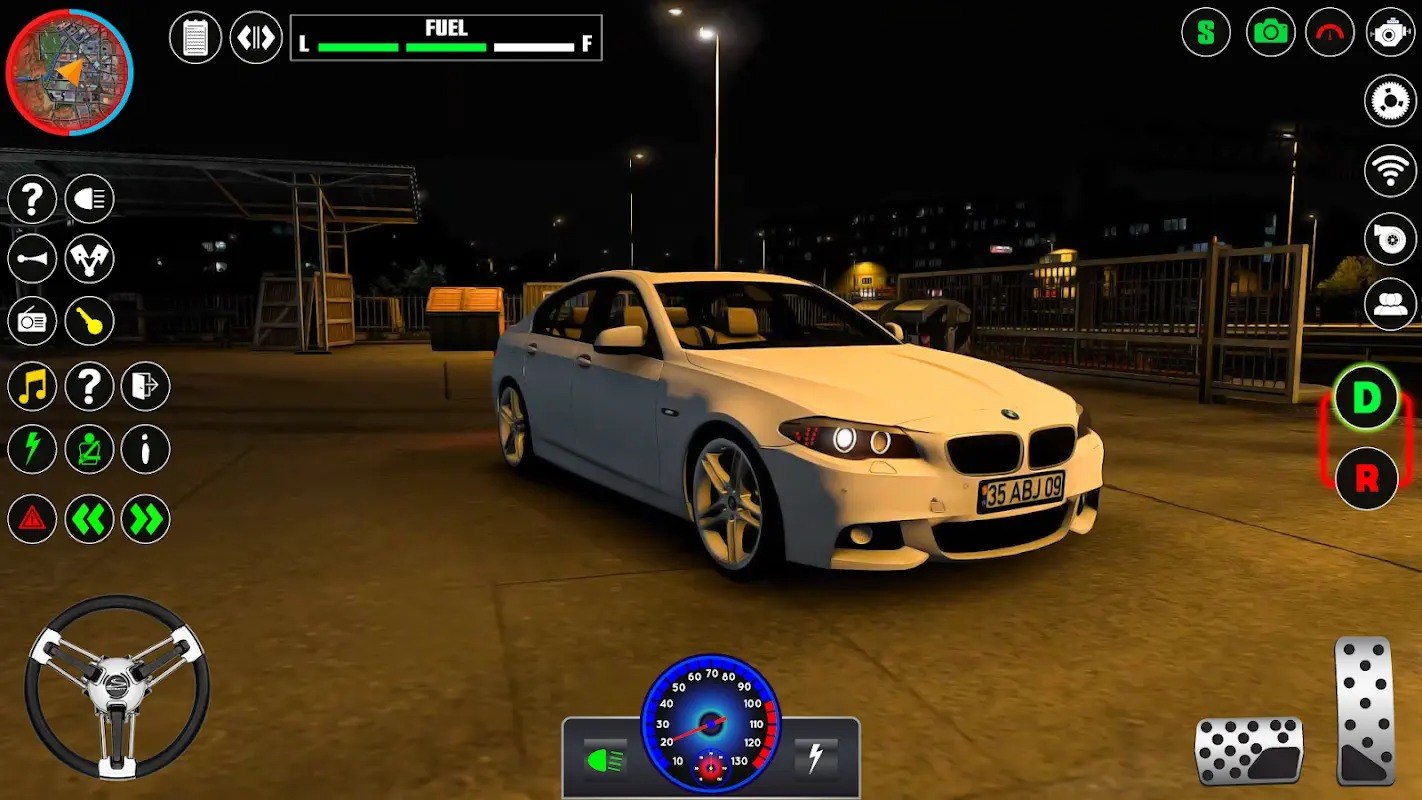Screen dimensions: 1422x800
Task: Select the yellow car key icon
Action: click(90, 321)
